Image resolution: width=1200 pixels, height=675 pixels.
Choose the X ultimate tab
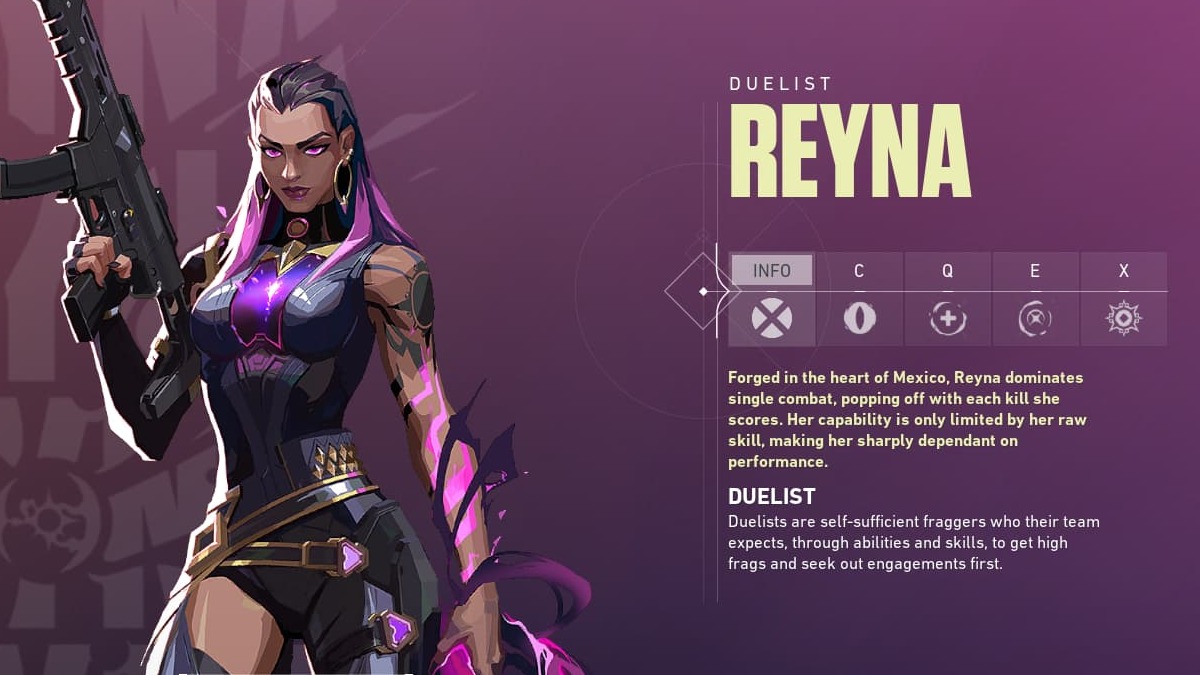[1124, 271]
